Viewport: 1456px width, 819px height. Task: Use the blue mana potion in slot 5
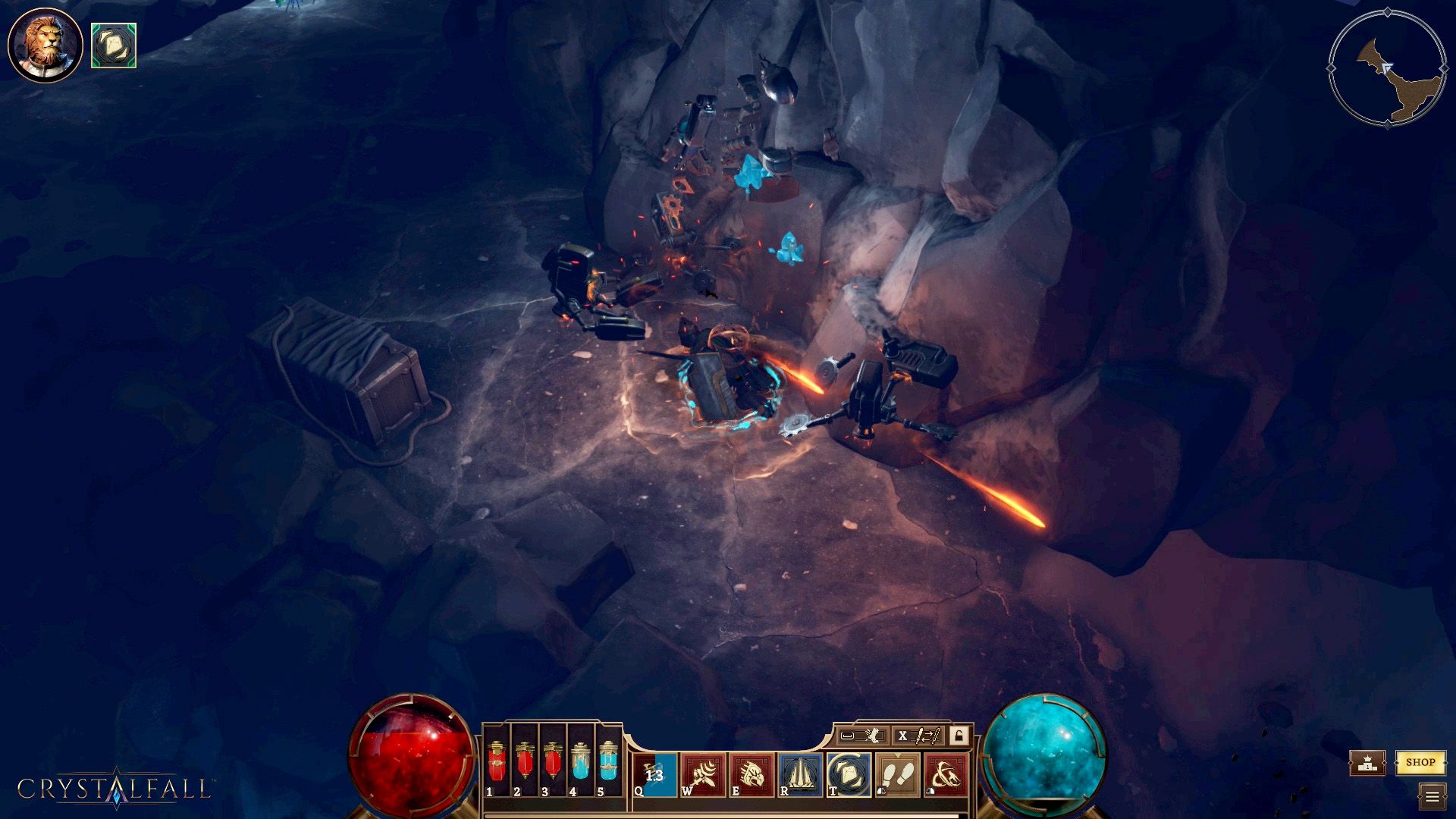[609, 762]
